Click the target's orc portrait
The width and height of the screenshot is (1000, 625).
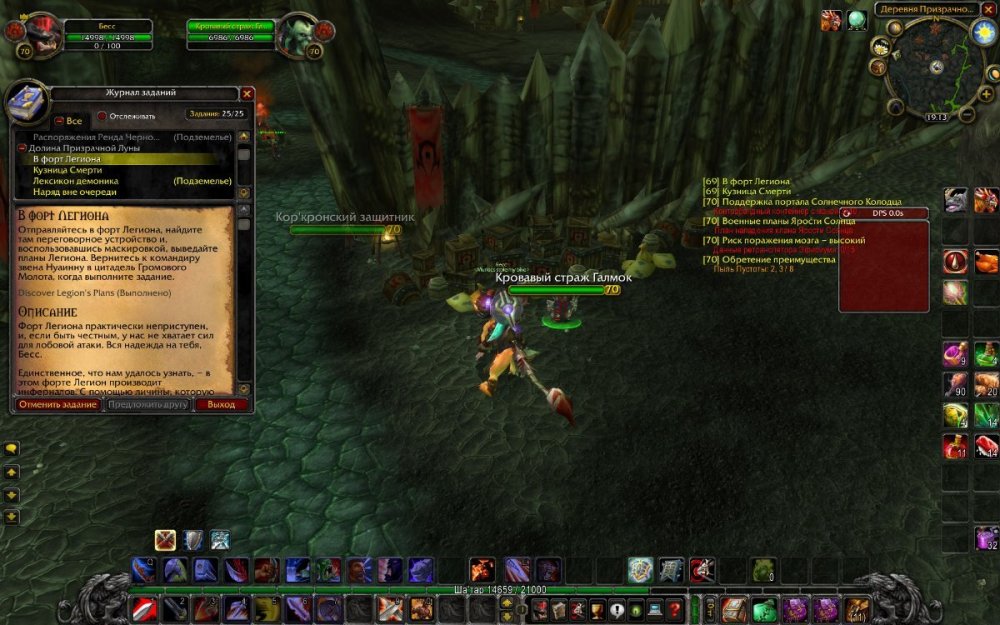point(297,35)
